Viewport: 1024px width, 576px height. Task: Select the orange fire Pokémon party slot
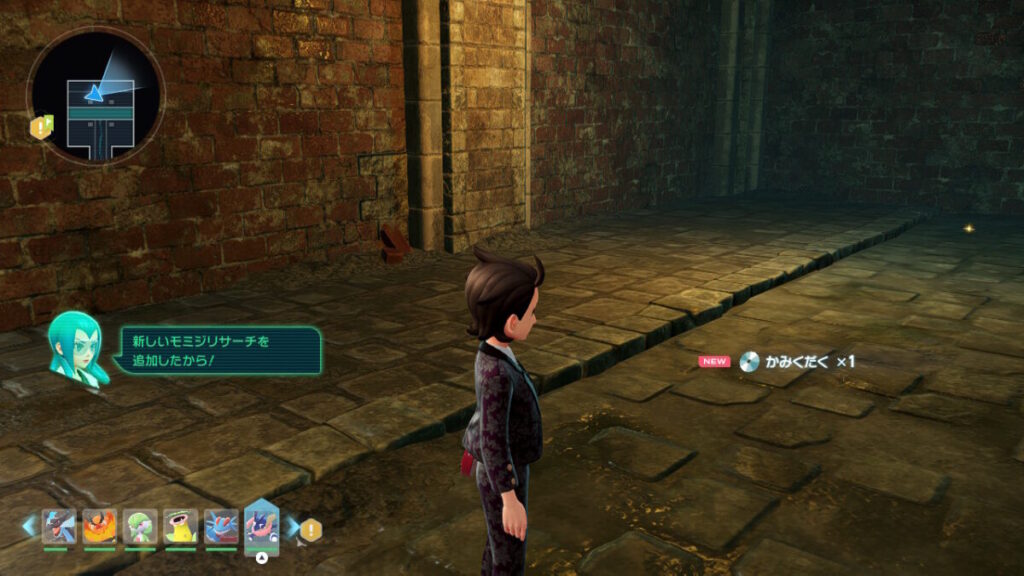(x=99, y=525)
